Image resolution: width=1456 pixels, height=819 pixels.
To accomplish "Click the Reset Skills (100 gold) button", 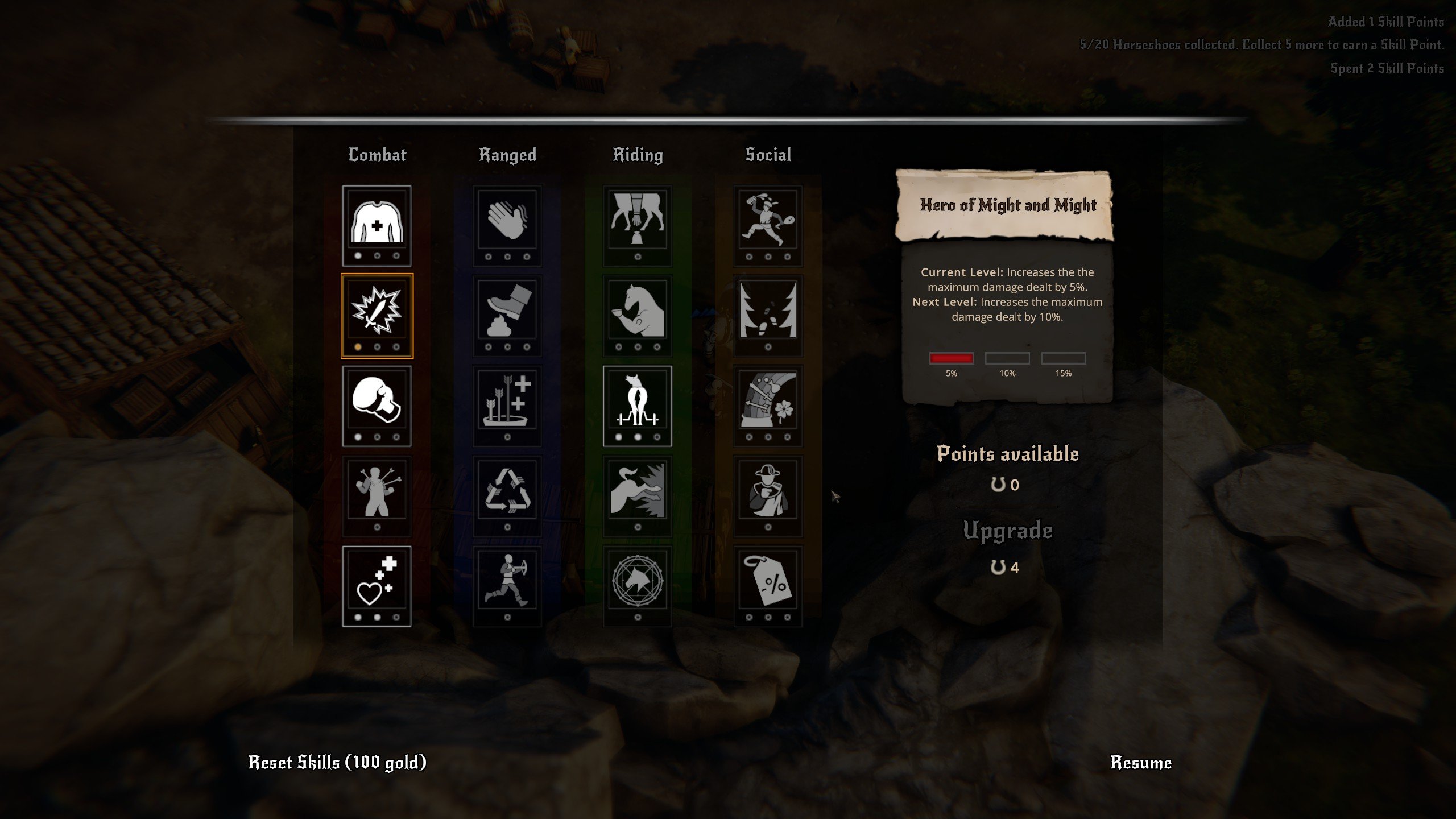I will tap(337, 763).
